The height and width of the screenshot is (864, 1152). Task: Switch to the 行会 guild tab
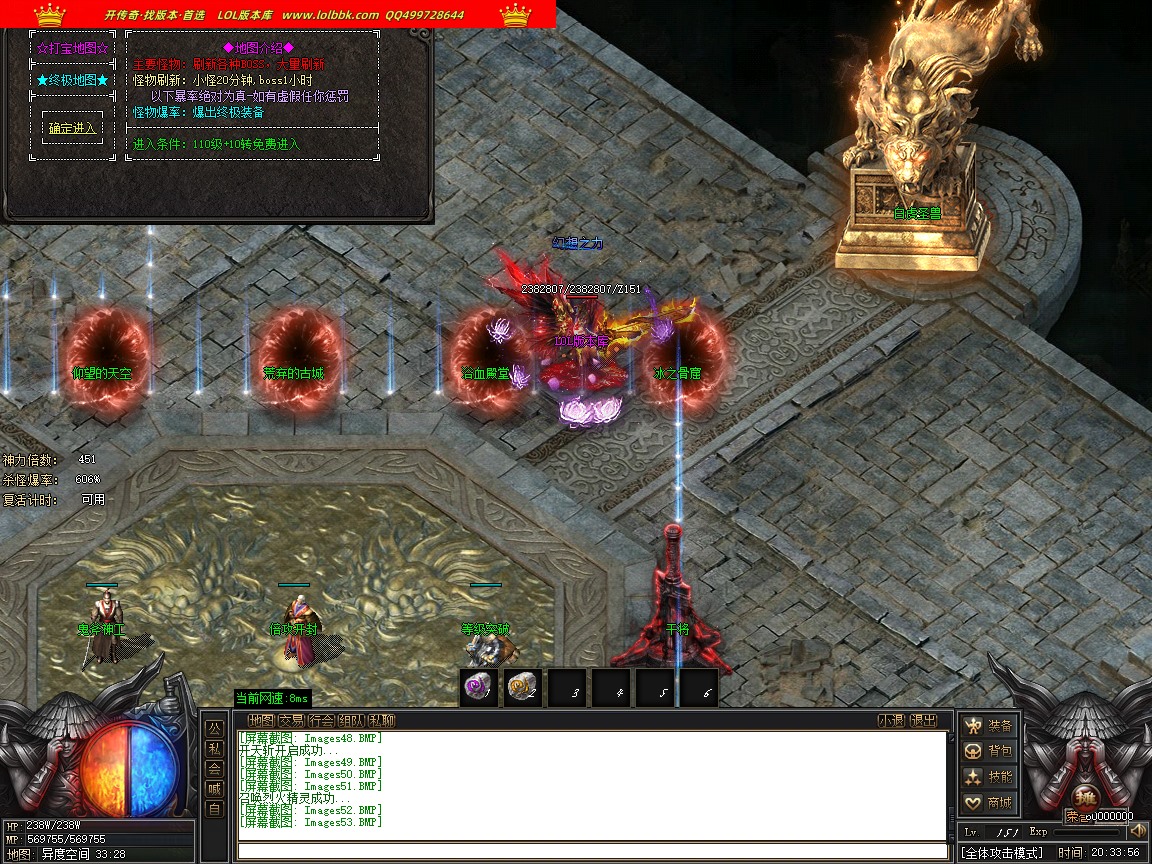321,720
